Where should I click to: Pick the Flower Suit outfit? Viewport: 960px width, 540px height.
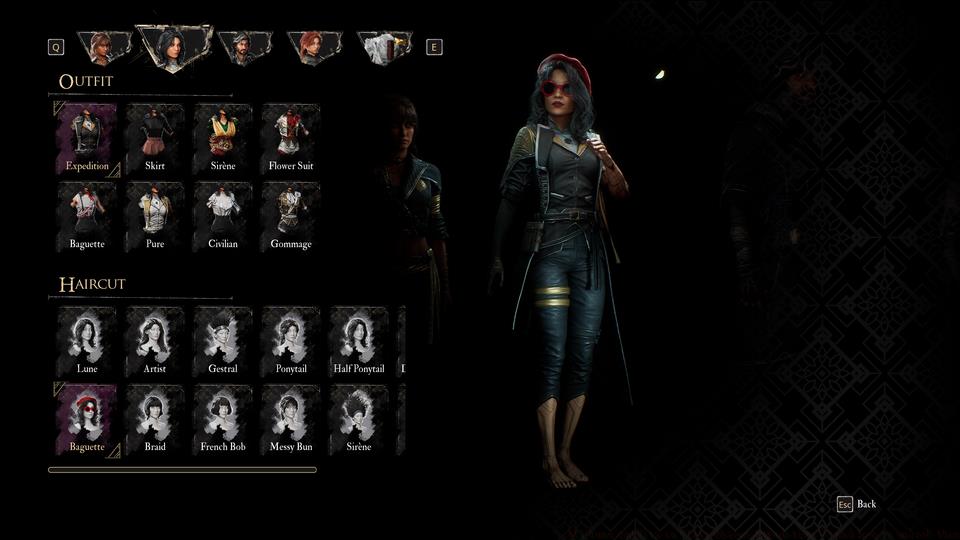coord(291,138)
